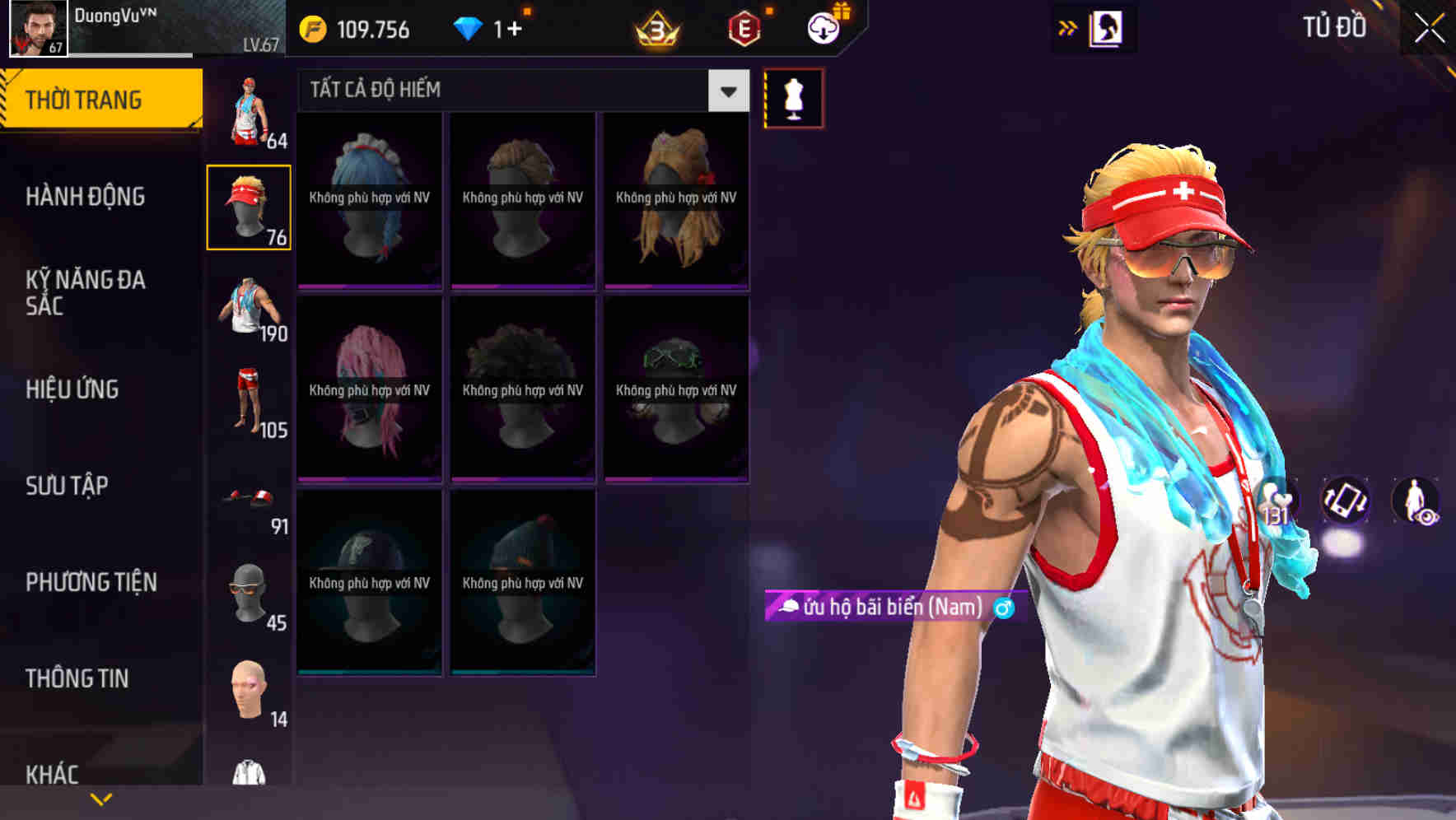Click the rotate device icon beside the character
The height and width of the screenshot is (820, 1456).
[1346, 502]
